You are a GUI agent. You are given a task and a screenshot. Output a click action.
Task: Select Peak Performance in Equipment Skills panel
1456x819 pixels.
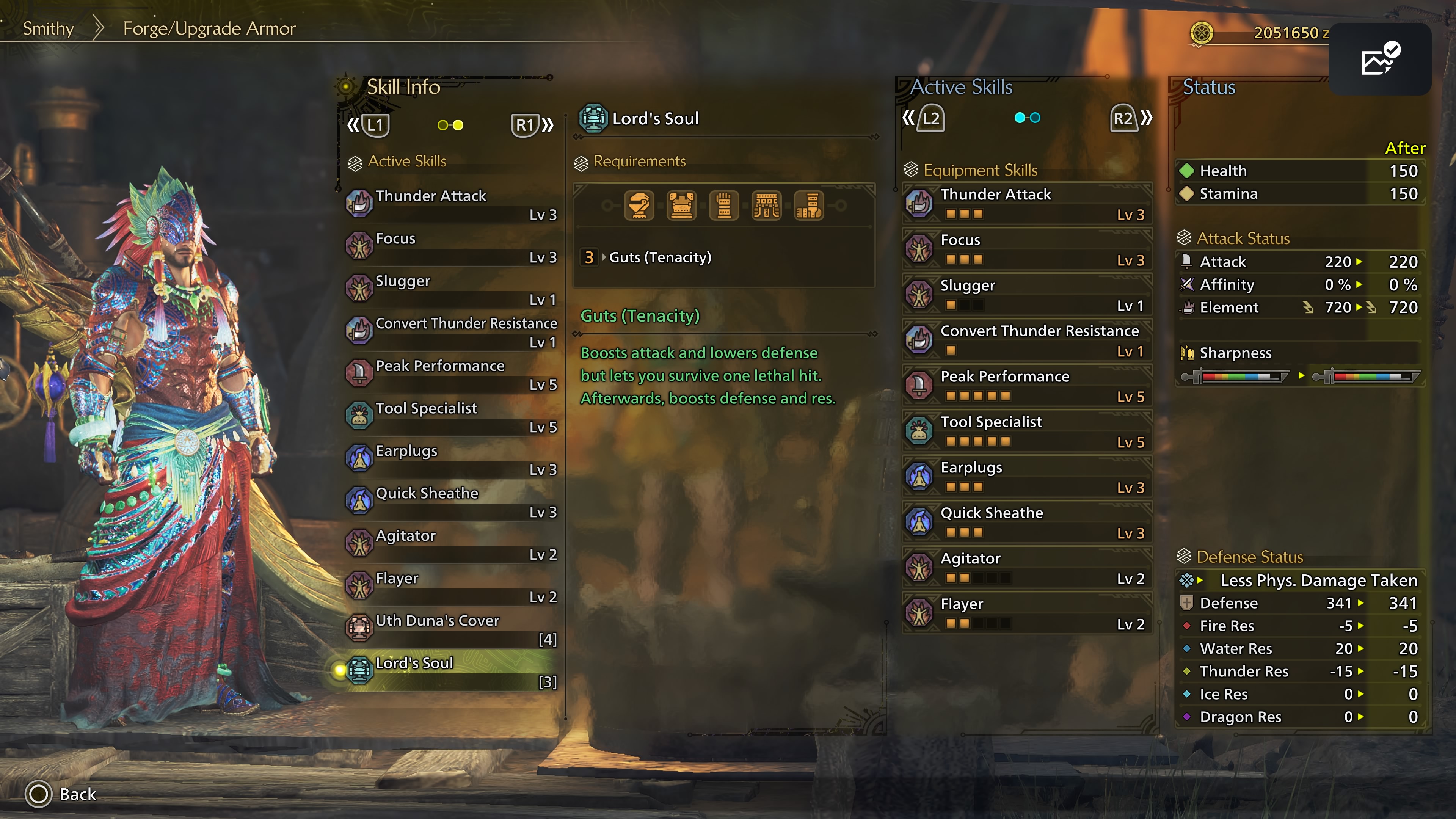(1026, 386)
